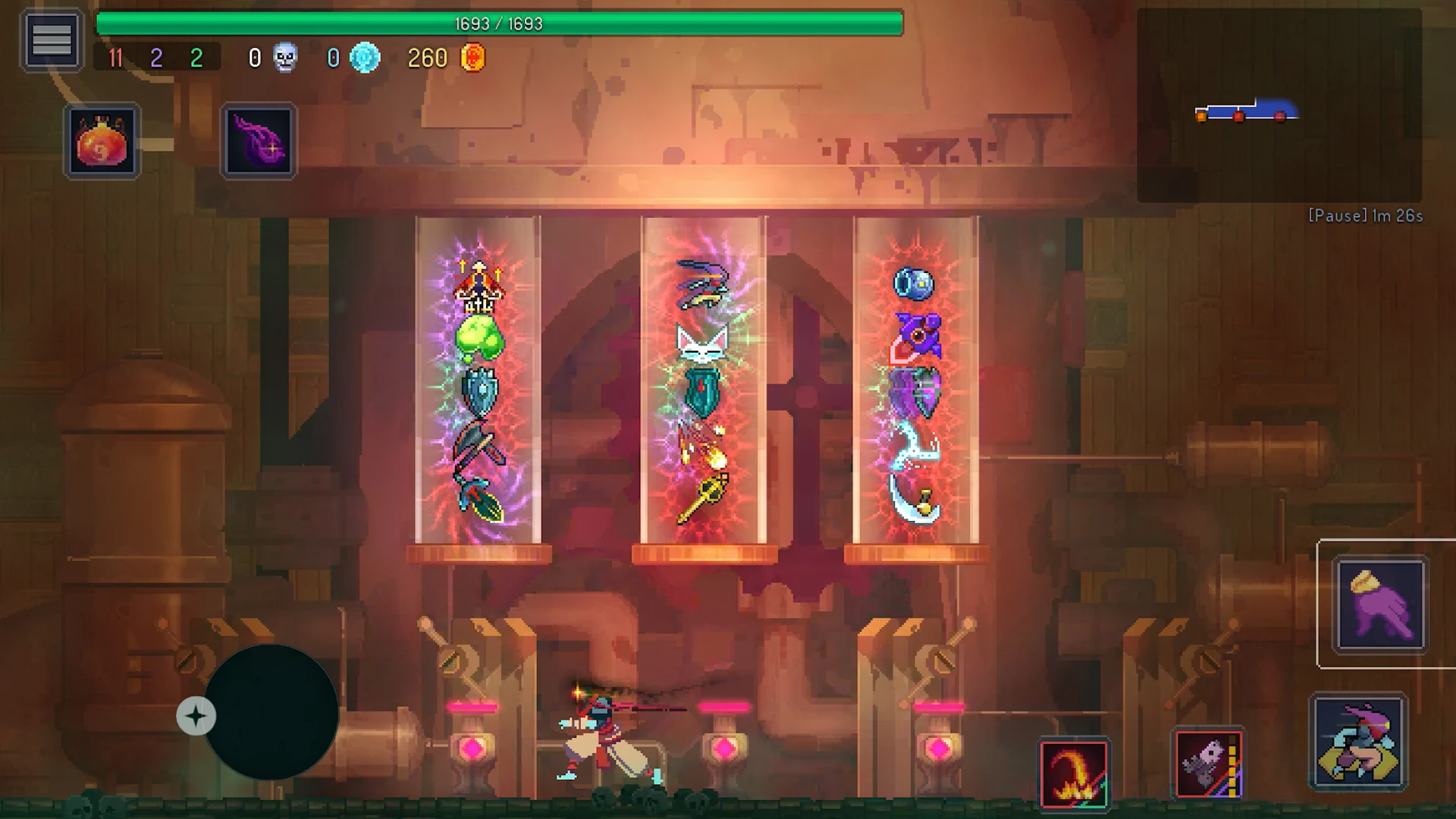The image size is (1456, 819).
Task: Tap the skull cells counter icon
Action: pos(284,57)
